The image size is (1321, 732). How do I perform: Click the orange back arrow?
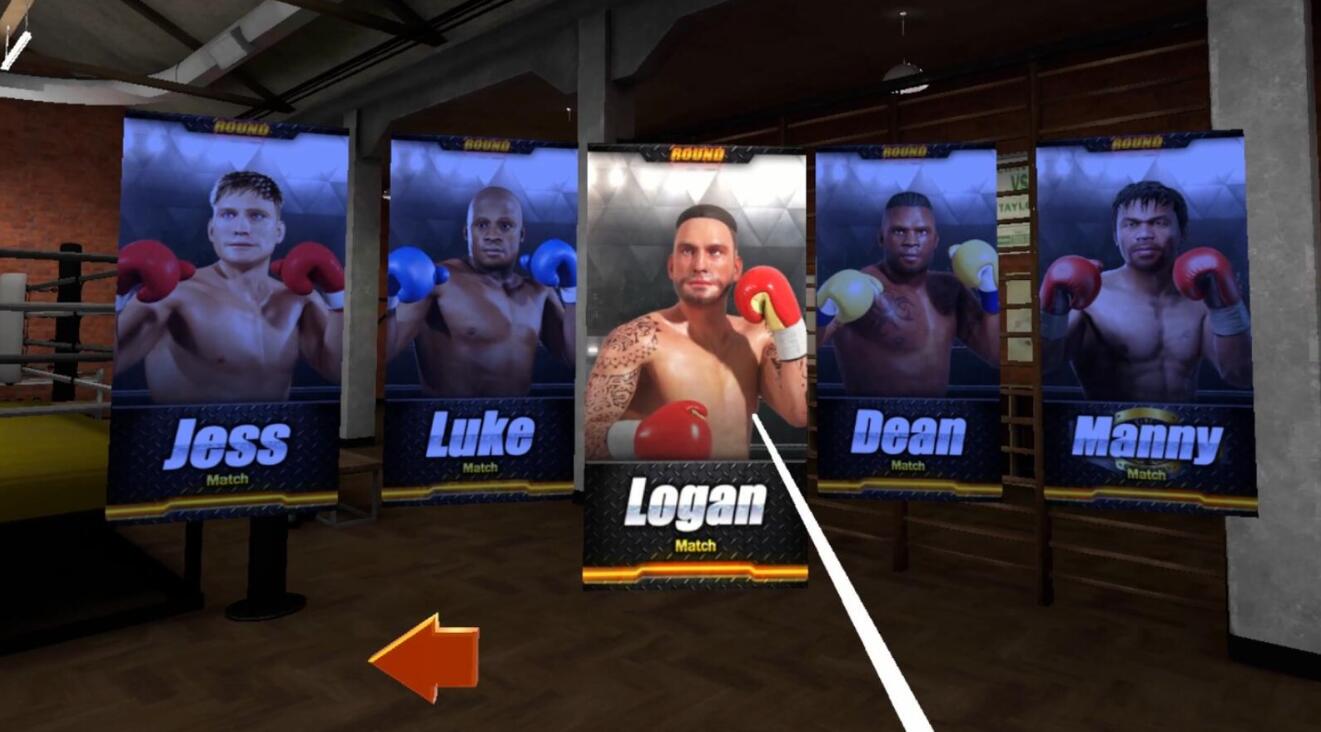[x=424, y=655]
